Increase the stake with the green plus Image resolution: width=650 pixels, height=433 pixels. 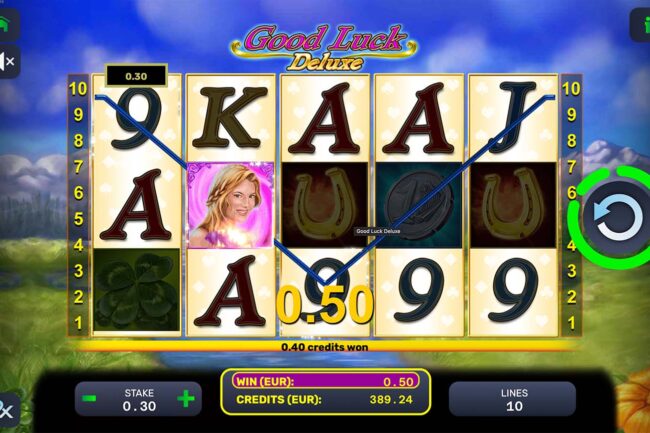coord(185,399)
